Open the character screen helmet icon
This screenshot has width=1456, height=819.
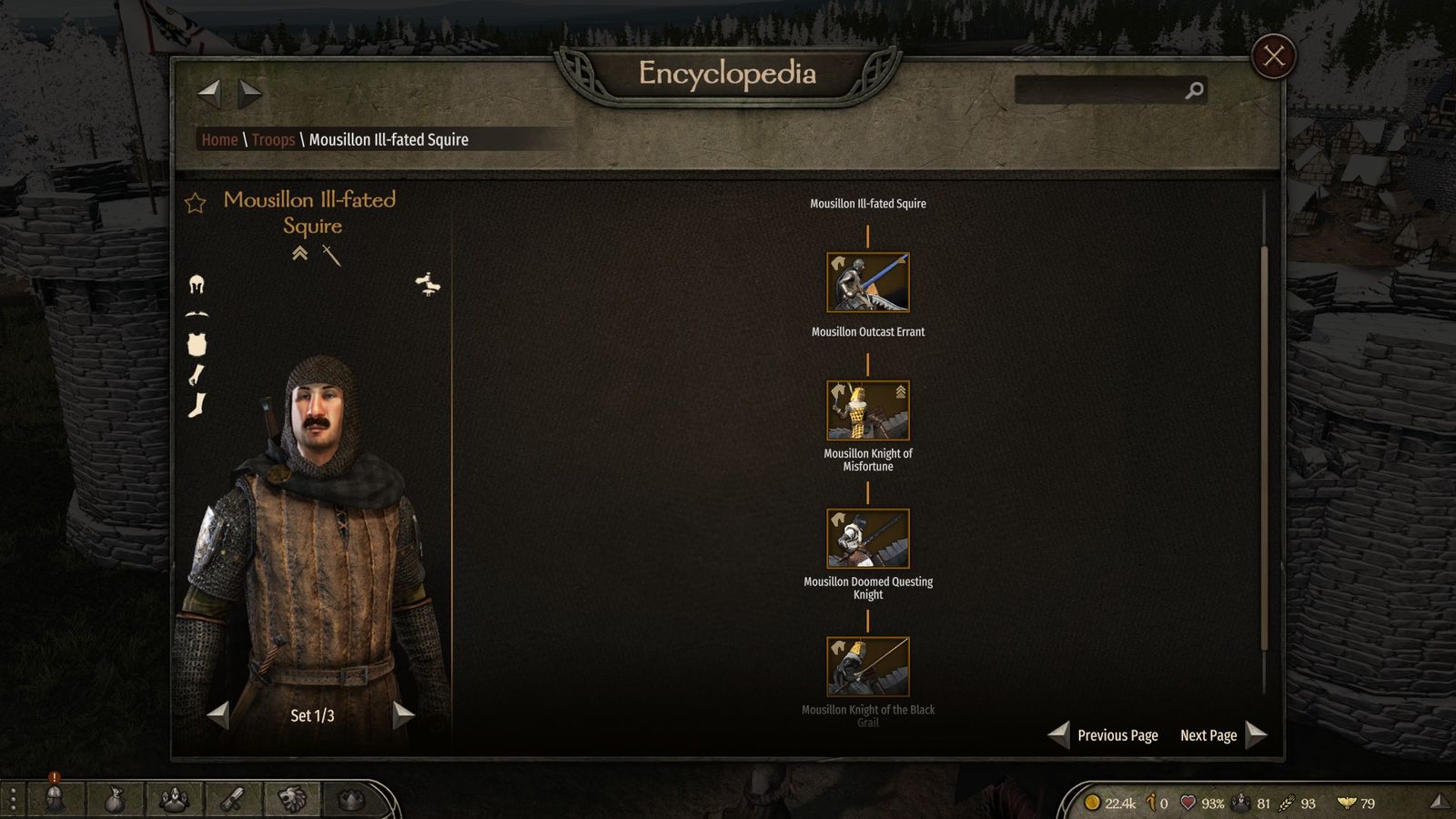click(55, 800)
